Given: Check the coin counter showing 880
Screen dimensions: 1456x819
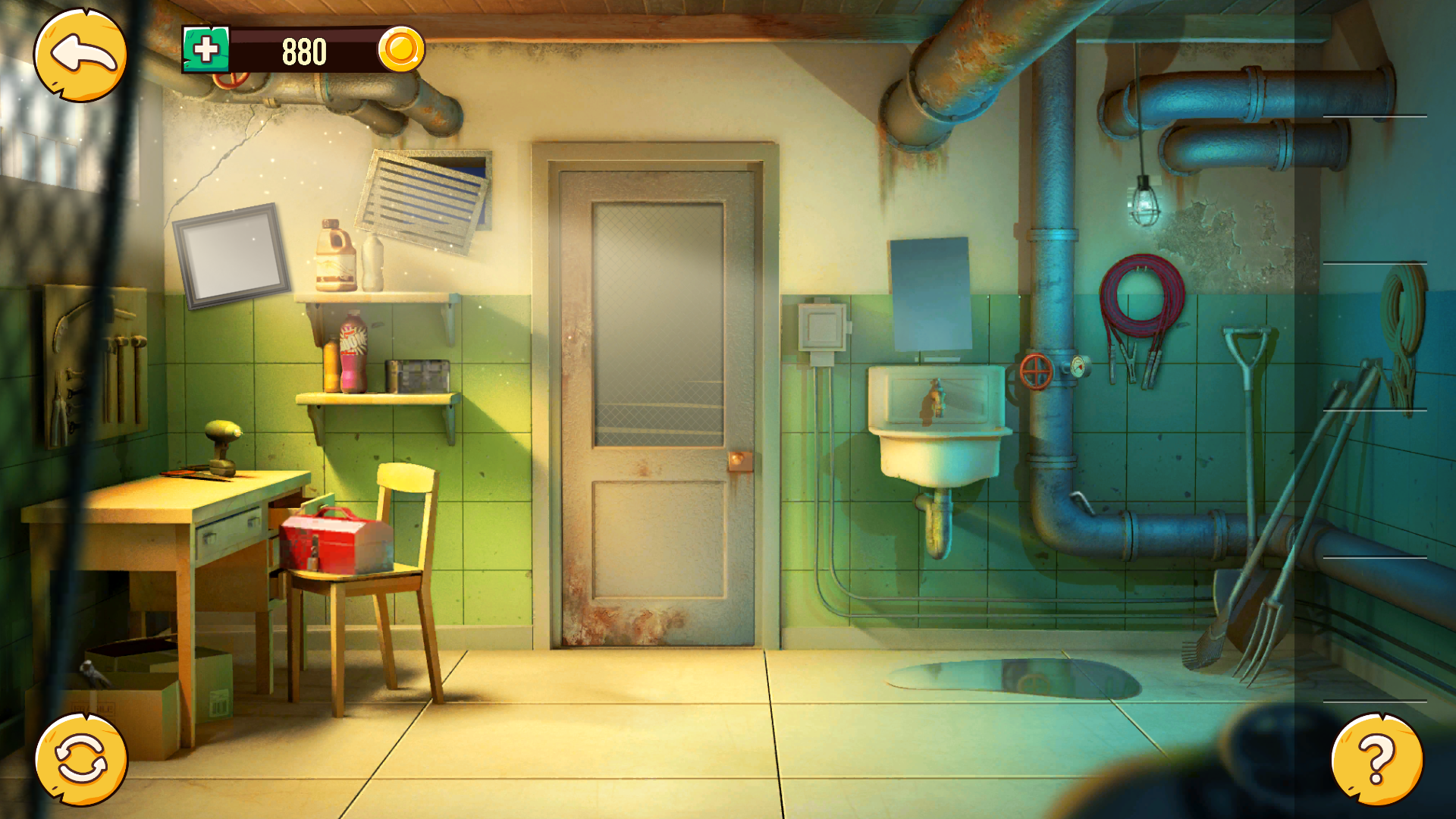Looking at the screenshot, I should [303, 52].
